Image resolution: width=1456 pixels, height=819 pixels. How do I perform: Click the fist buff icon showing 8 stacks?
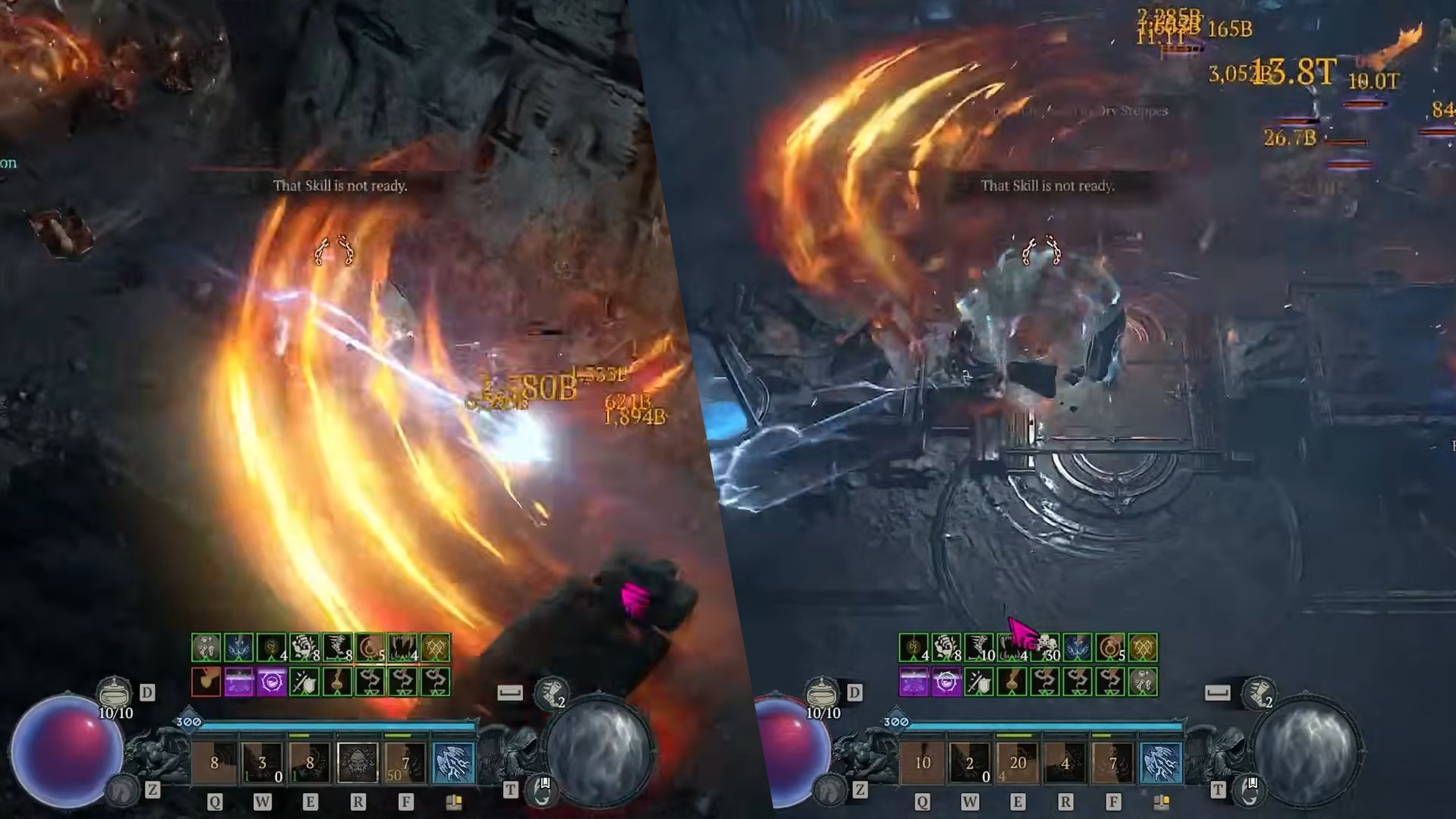click(943, 648)
